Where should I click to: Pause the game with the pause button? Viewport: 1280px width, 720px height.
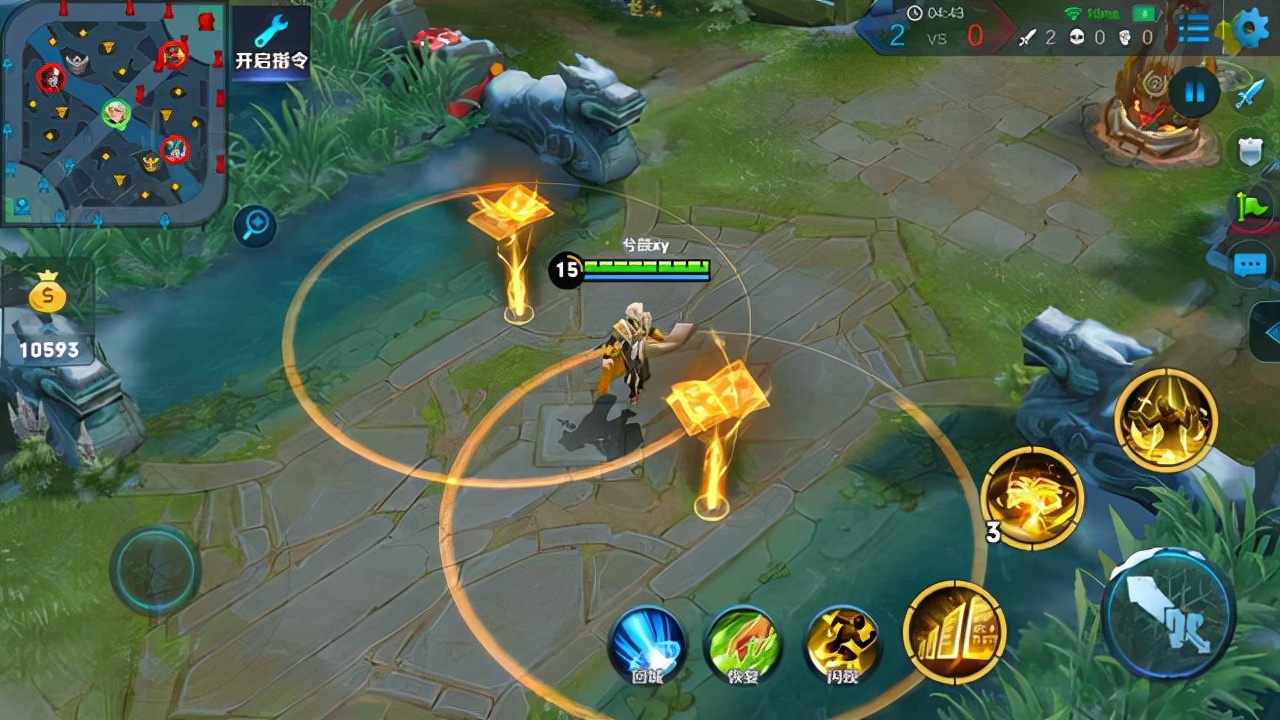1194,93
